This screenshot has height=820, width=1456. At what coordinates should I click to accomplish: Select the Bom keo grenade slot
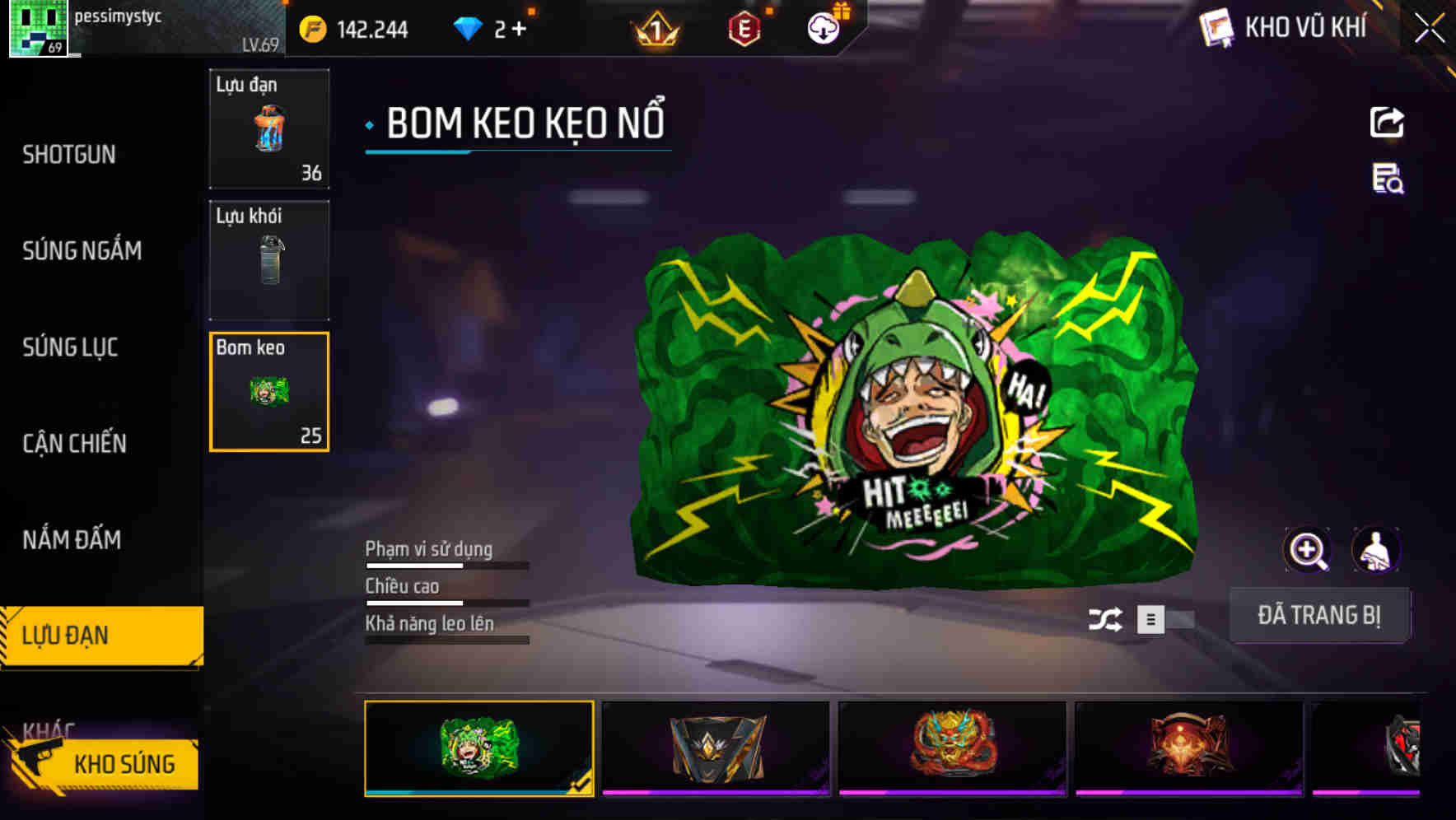[268, 391]
